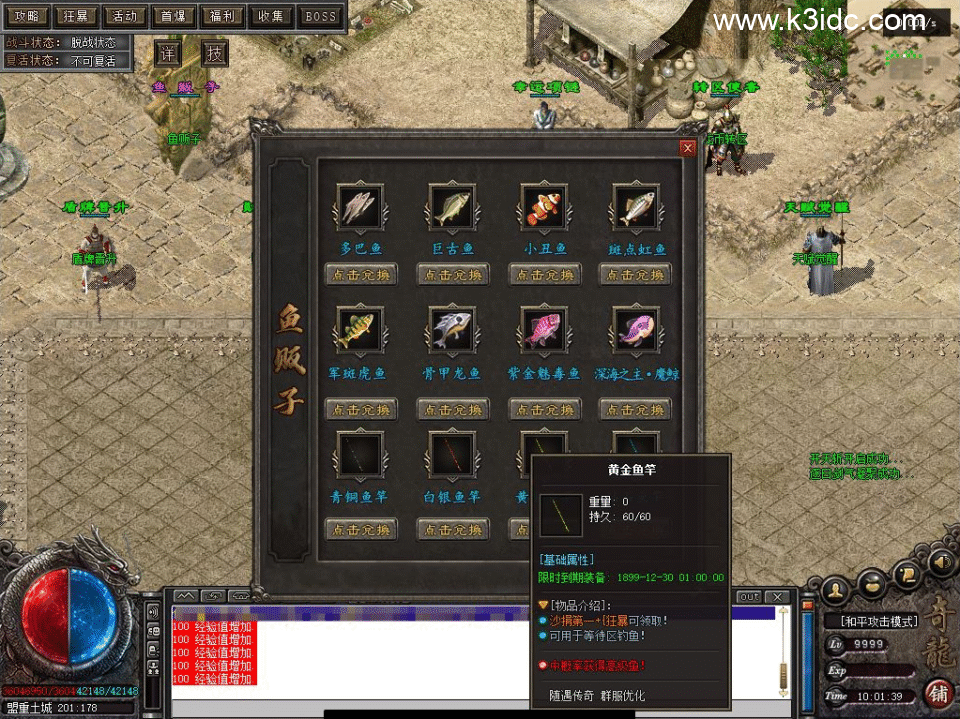Screen dimensions: 960x719
Task: Toggle the sound speaker icon
Action: point(941,563)
